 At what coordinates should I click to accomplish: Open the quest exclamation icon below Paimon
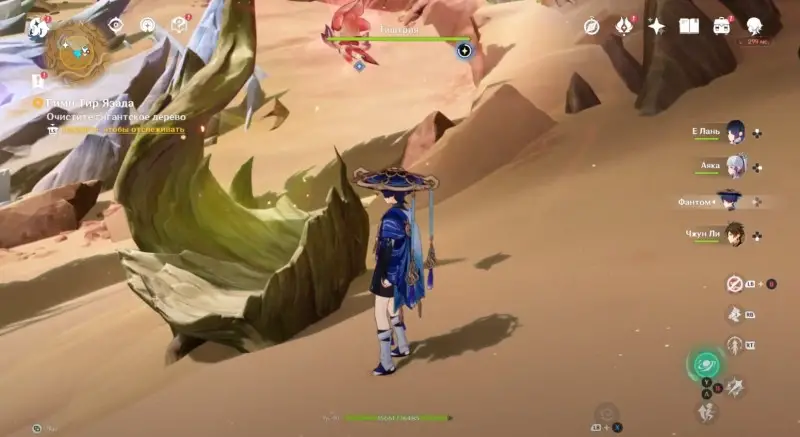38,80
